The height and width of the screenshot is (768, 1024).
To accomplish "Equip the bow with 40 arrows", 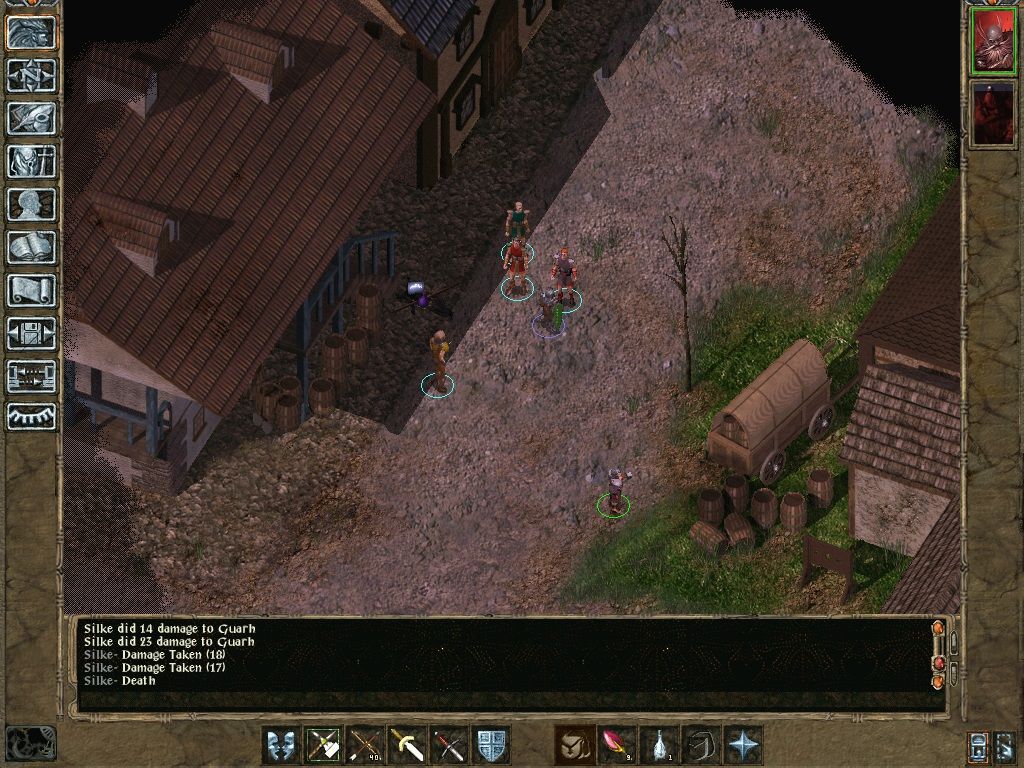I will 365,745.
